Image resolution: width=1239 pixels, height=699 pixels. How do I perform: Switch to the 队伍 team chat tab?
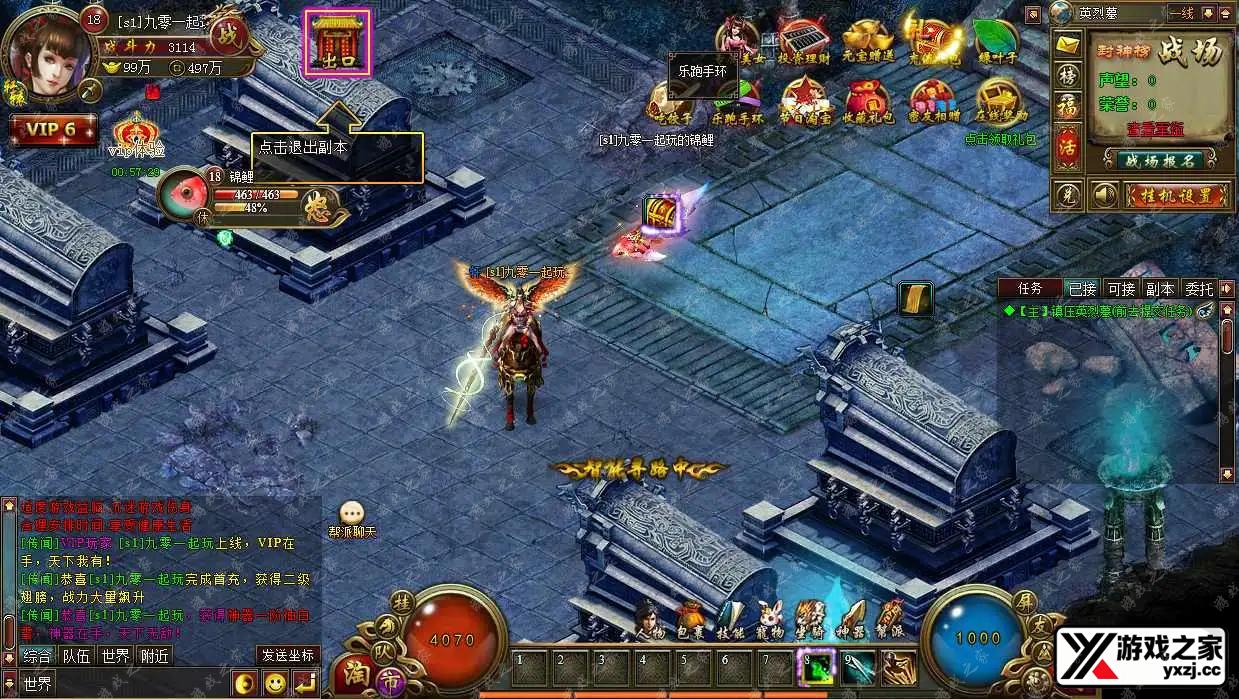[x=77, y=656]
